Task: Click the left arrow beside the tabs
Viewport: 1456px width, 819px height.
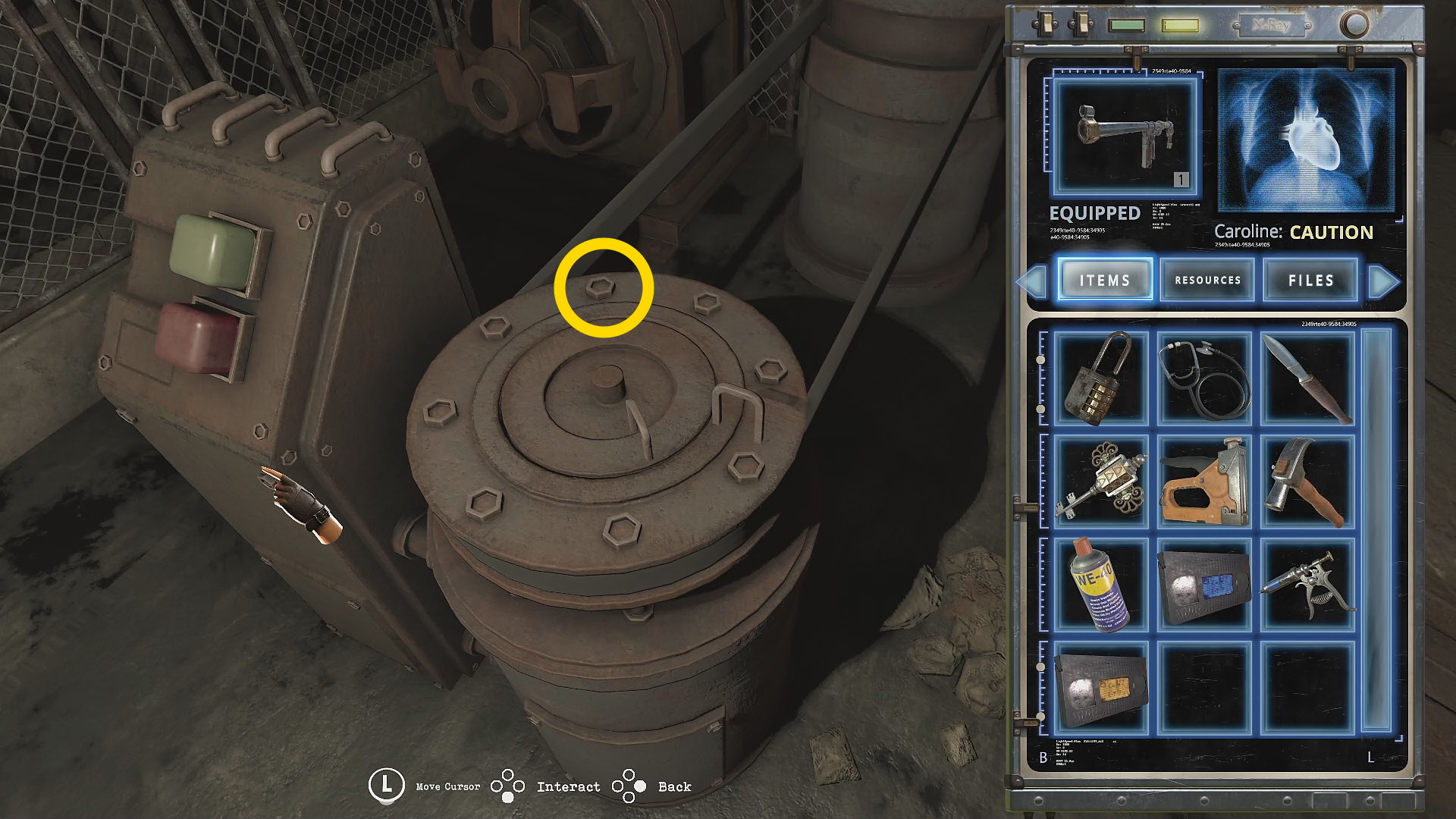Action: 1033,281
